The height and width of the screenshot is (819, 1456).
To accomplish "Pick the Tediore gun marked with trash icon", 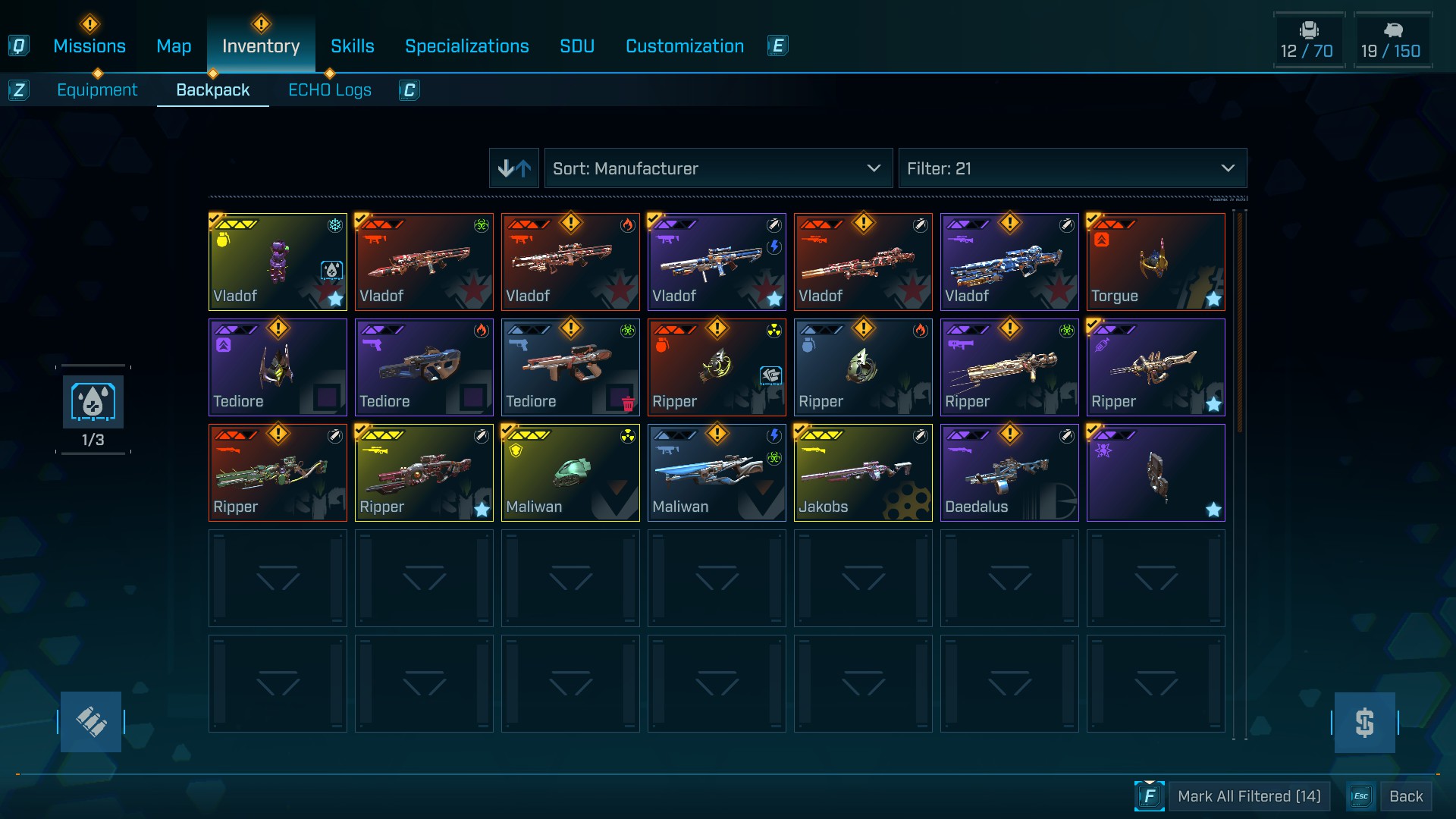I will tap(570, 367).
